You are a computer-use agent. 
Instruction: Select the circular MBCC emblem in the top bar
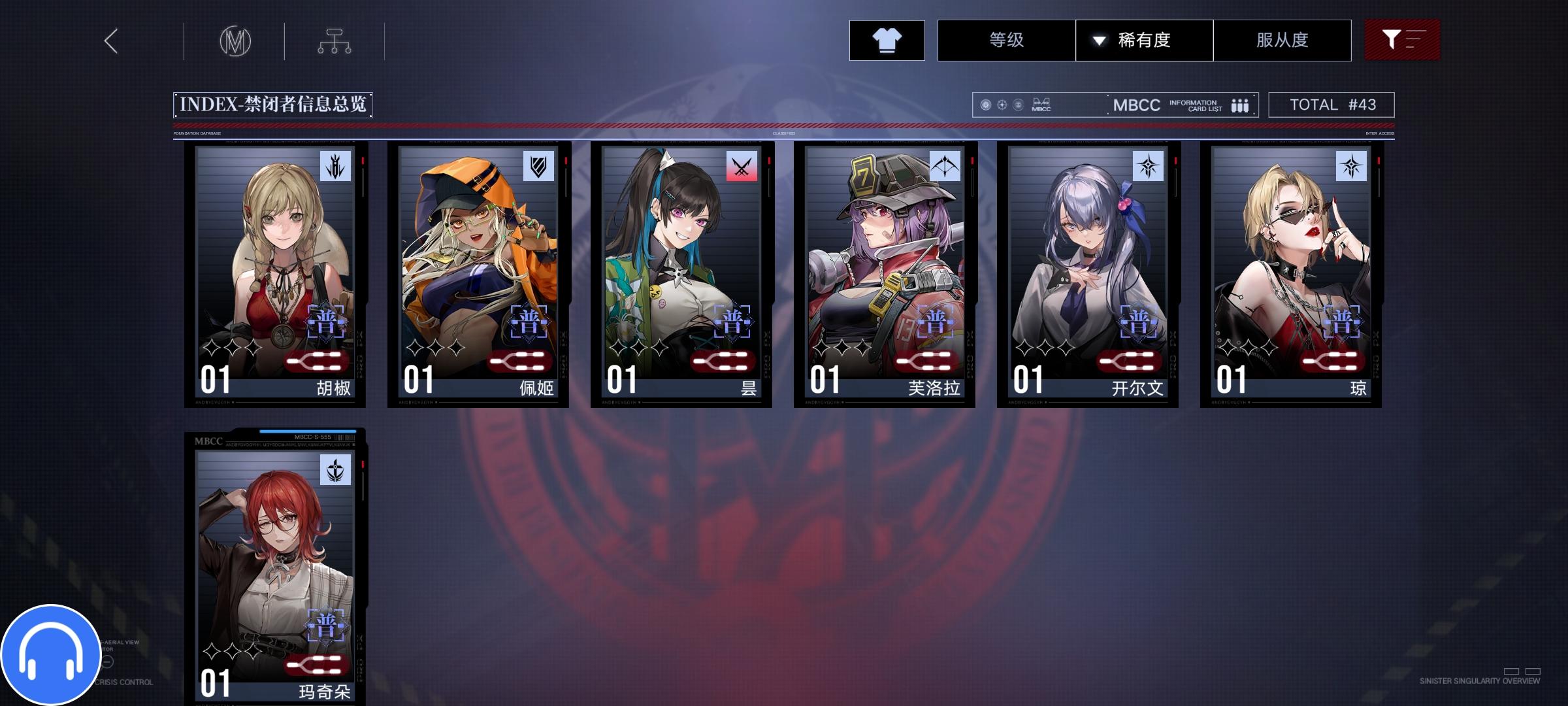237,41
